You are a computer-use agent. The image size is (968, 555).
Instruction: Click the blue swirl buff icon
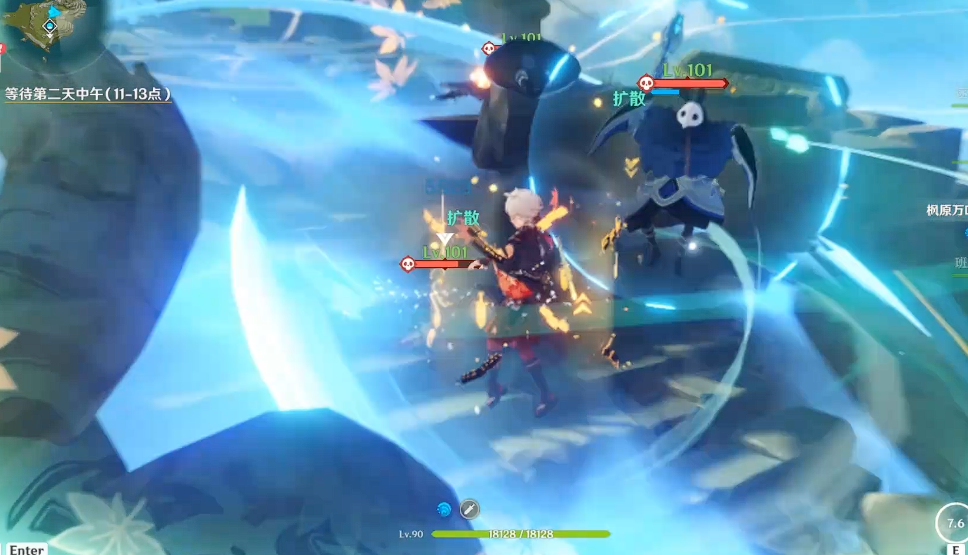coord(445,509)
